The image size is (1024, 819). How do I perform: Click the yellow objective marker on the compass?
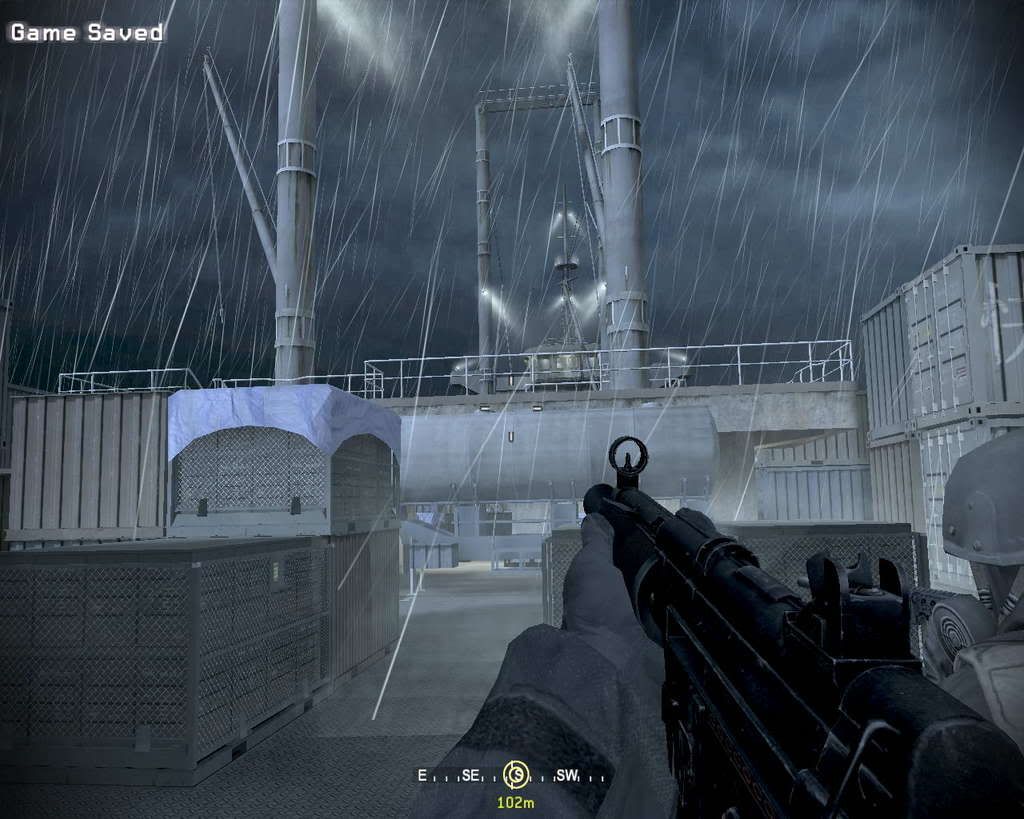(516, 773)
